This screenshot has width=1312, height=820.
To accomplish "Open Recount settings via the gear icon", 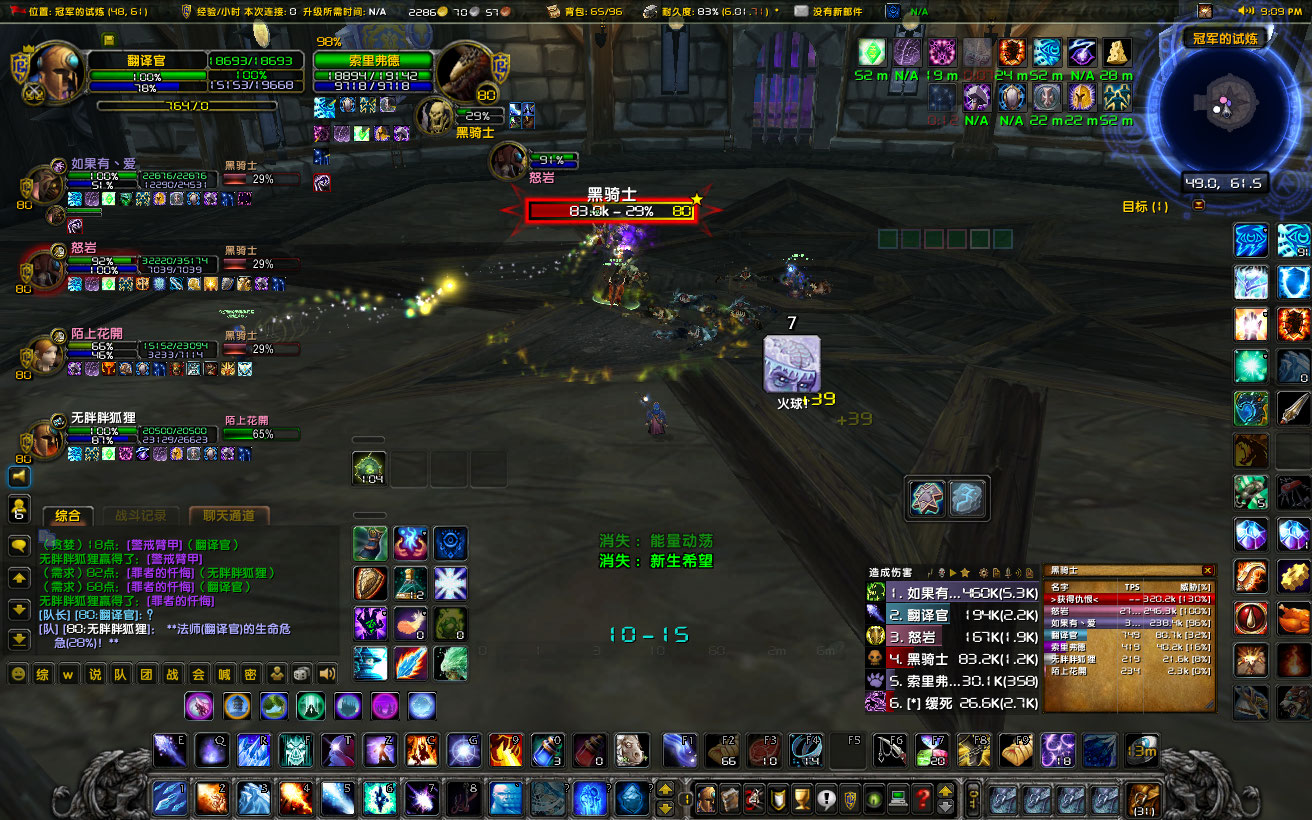I will click(984, 572).
